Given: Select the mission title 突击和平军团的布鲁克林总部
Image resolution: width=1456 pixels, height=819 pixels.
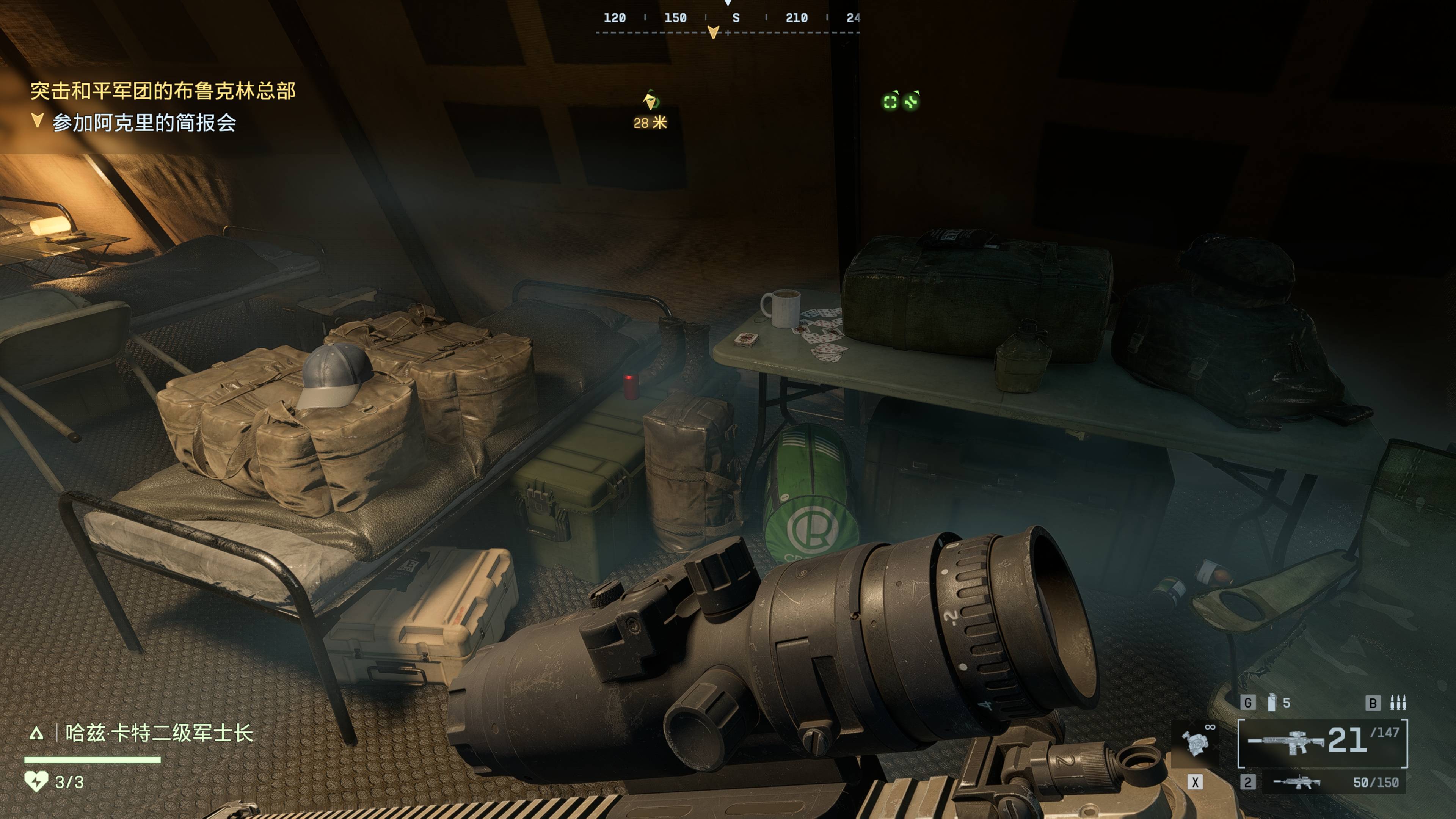Looking at the screenshot, I should [x=163, y=91].
